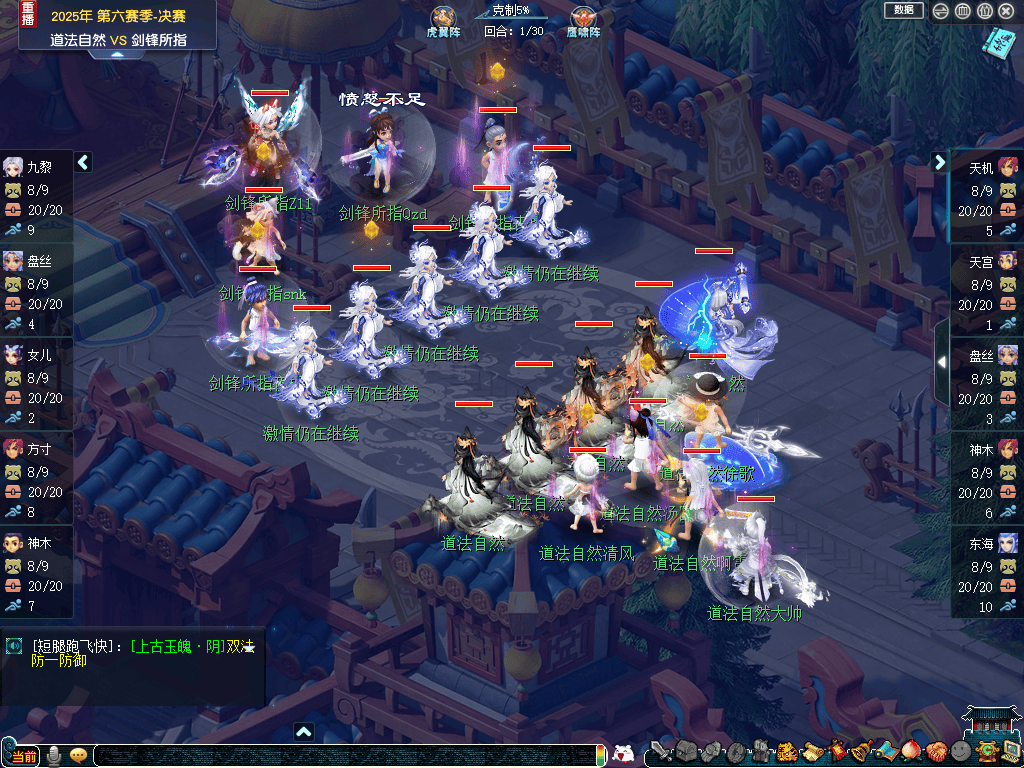Toggle the 位 position display button

click(x=984, y=11)
